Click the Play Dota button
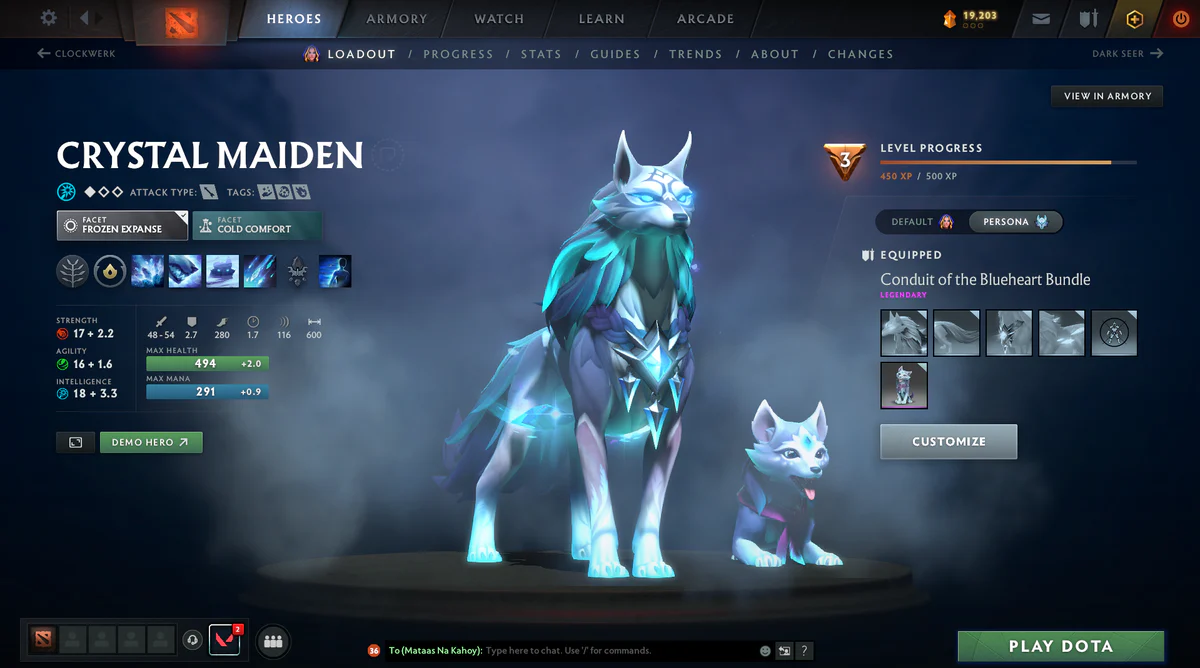1200x668 pixels. click(x=1060, y=646)
